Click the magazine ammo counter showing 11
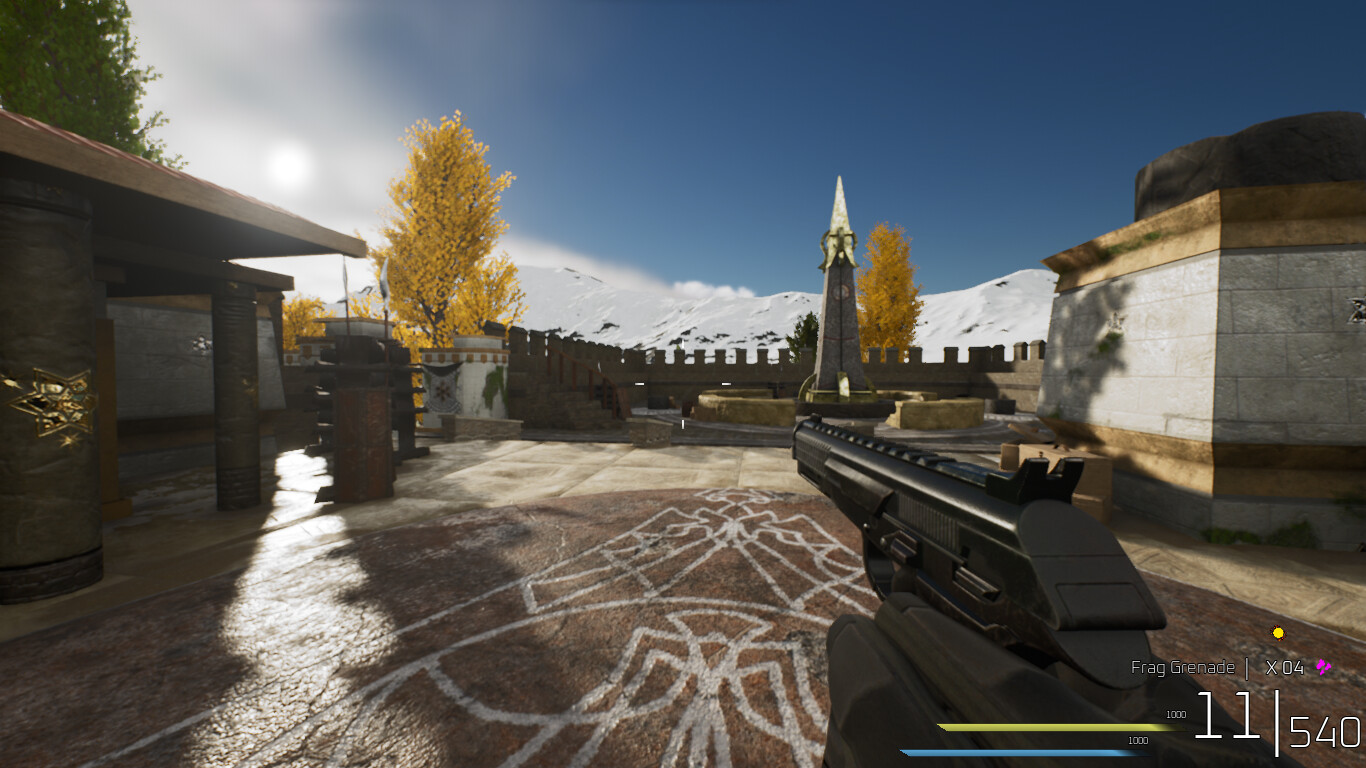The height and width of the screenshot is (768, 1366). (1228, 716)
